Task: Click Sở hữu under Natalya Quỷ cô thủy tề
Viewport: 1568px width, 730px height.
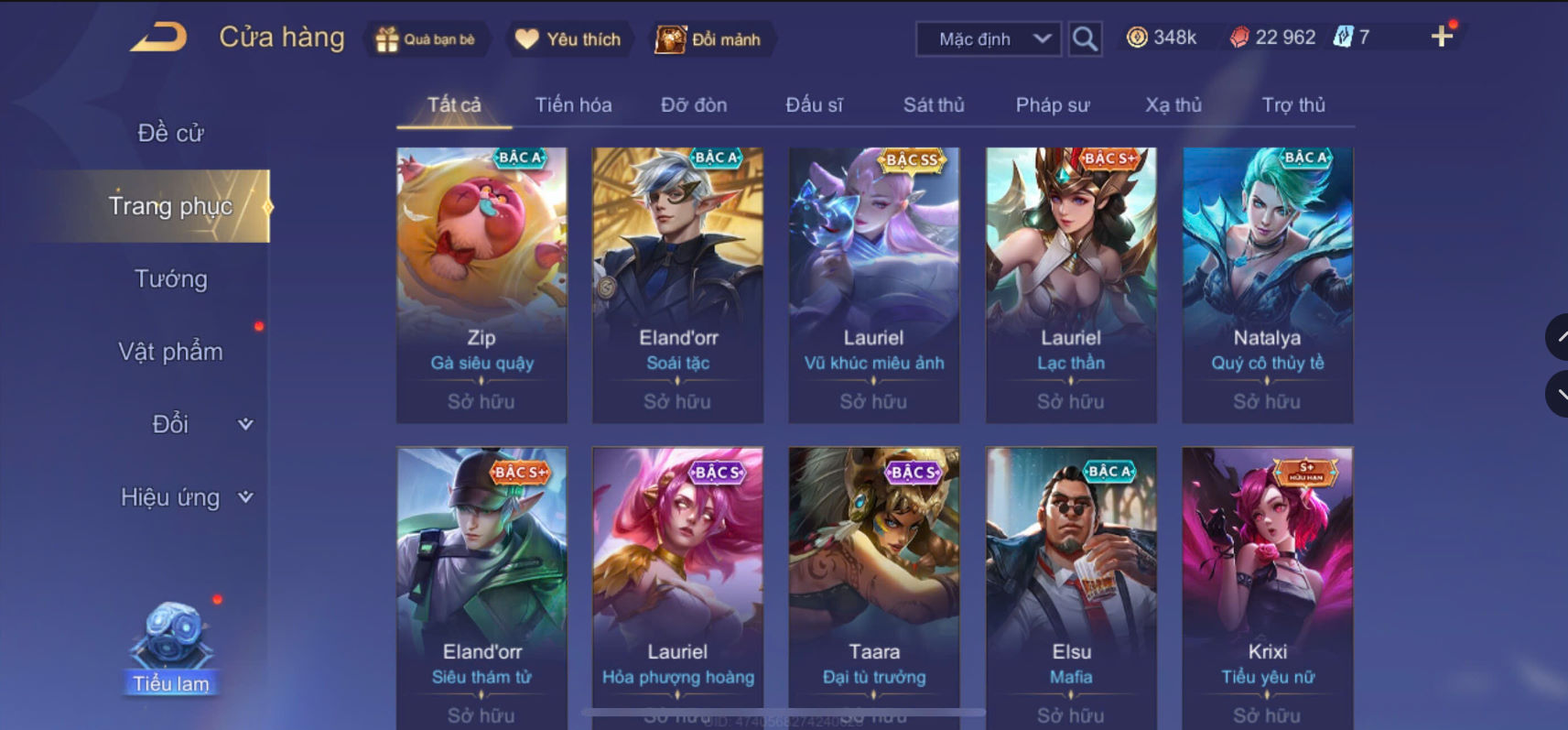Action: click(x=1267, y=401)
